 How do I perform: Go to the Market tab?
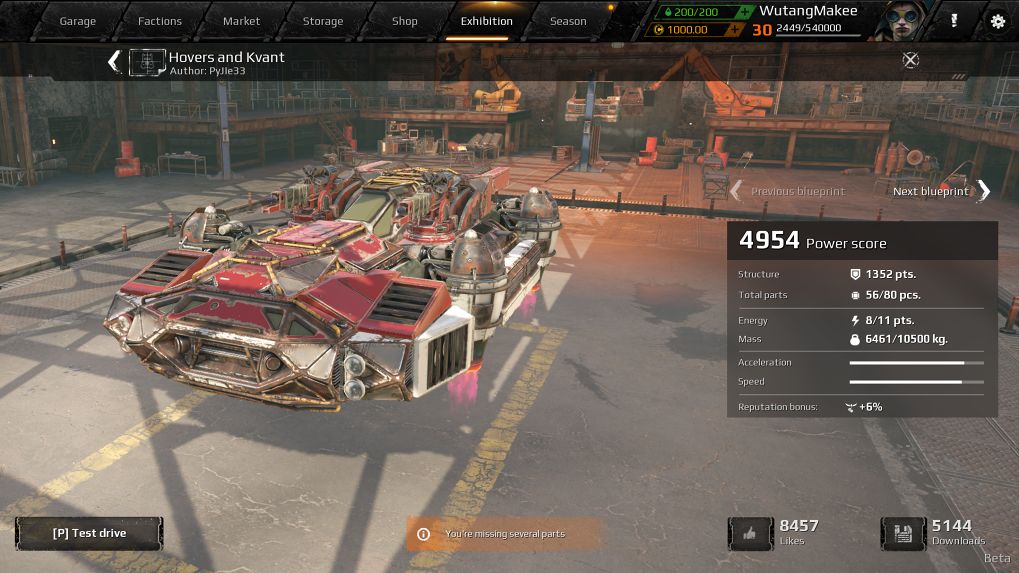coord(241,21)
